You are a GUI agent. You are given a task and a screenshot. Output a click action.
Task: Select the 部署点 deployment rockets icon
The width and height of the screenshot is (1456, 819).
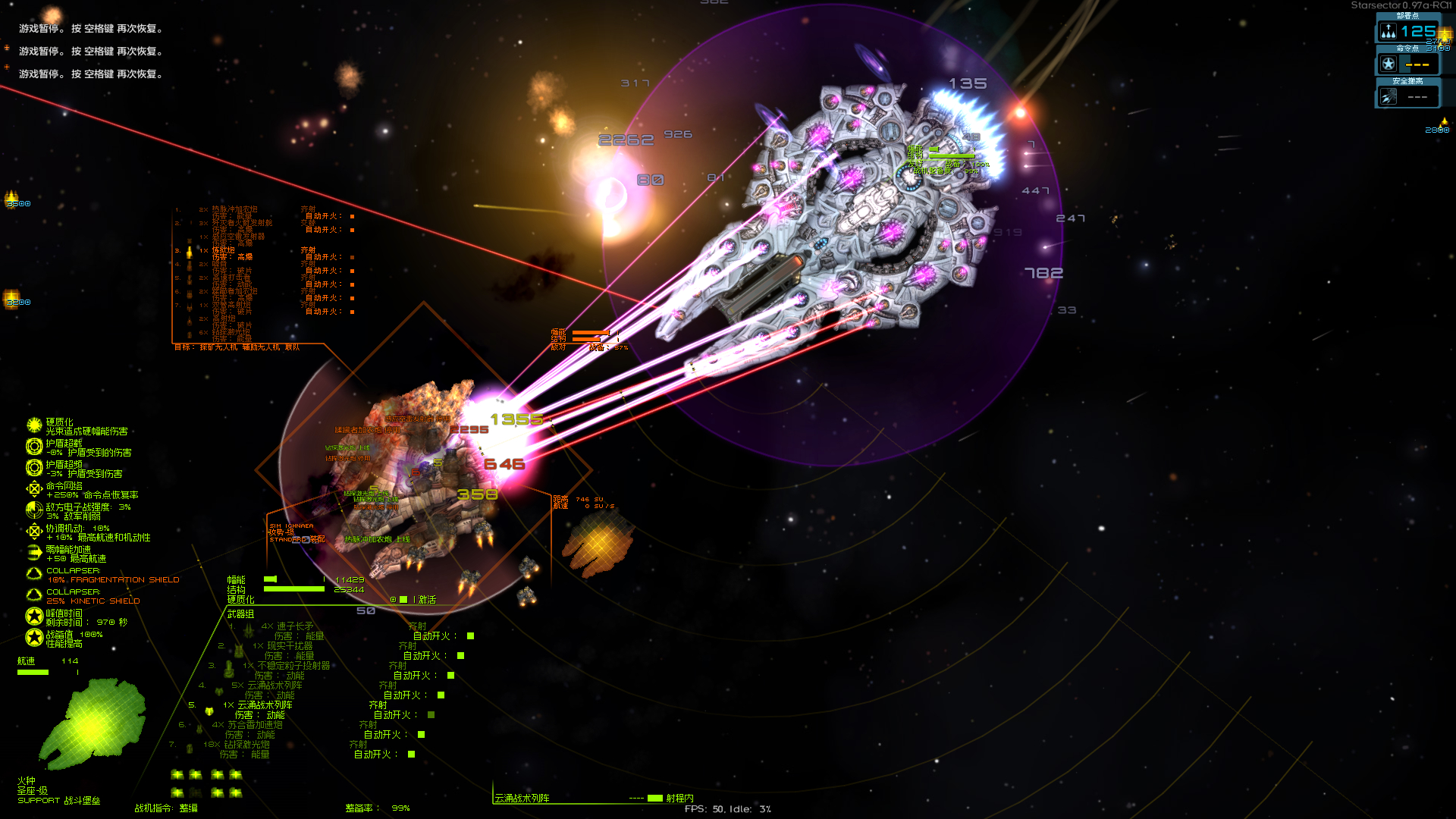click(x=1389, y=30)
